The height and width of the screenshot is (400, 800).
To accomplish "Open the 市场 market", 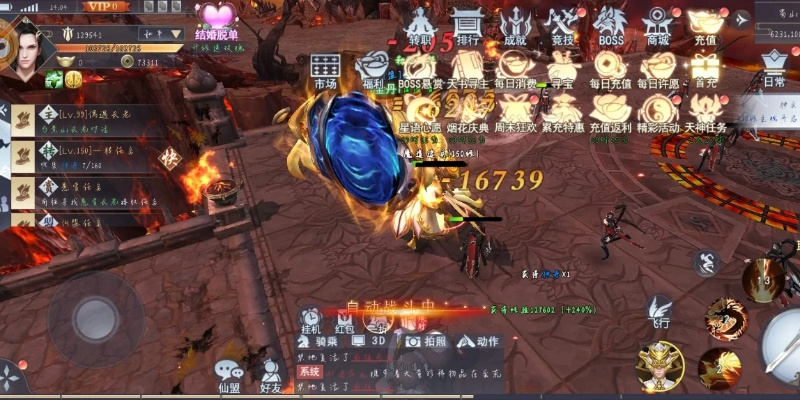I will pos(325,70).
